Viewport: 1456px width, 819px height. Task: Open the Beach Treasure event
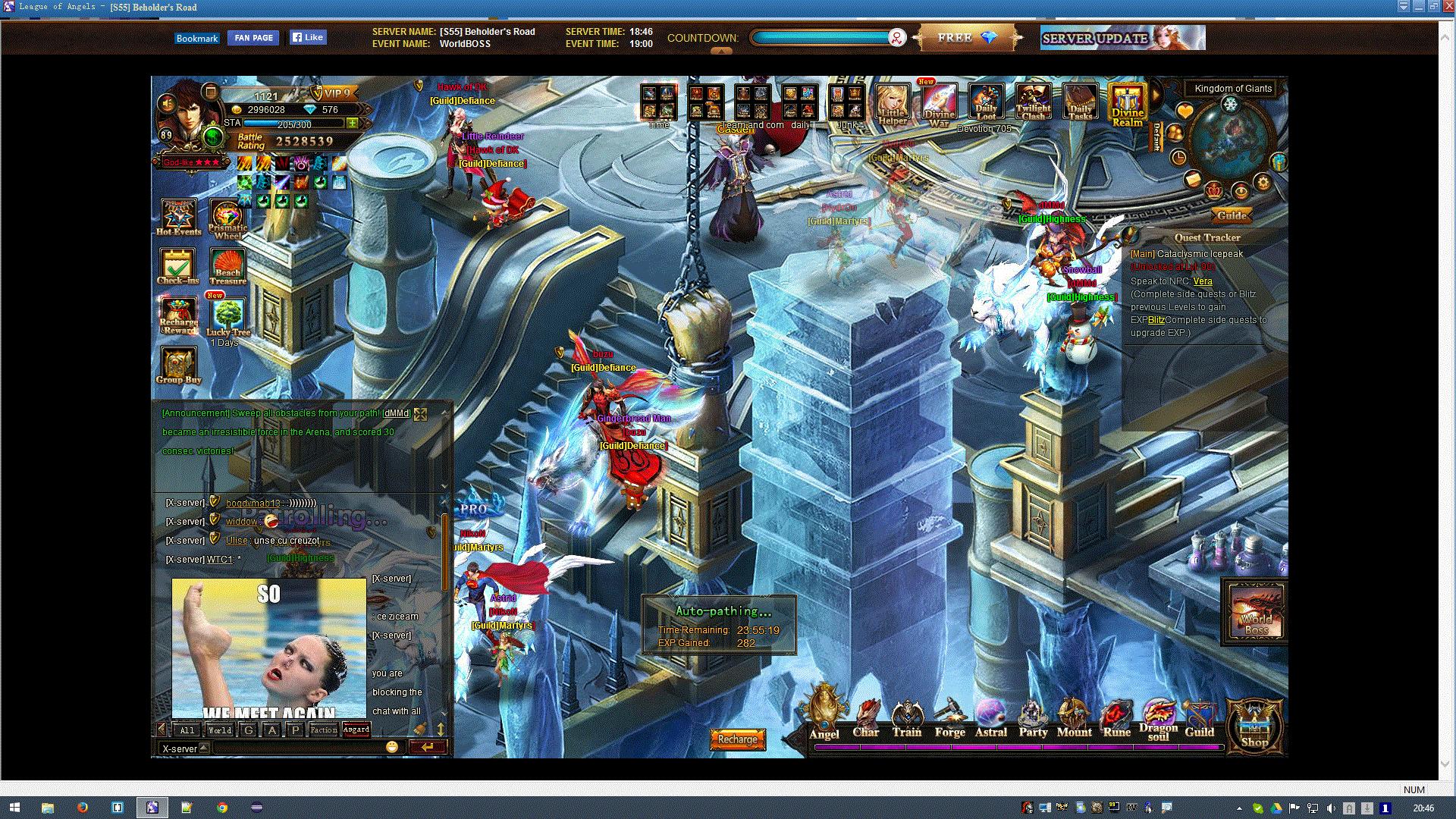pos(227,265)
